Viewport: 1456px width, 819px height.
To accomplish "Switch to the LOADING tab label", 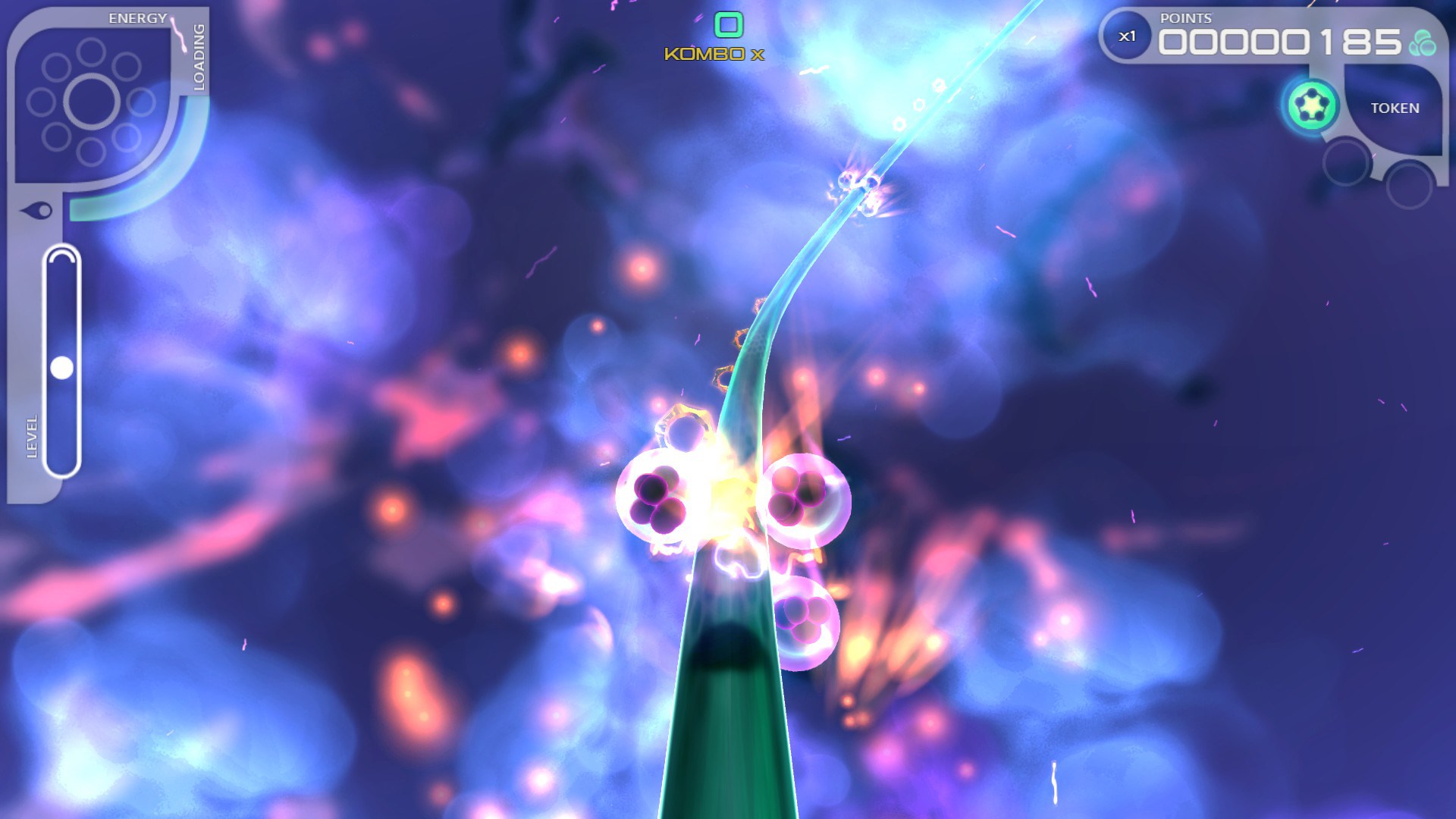I will pos(198,59).
